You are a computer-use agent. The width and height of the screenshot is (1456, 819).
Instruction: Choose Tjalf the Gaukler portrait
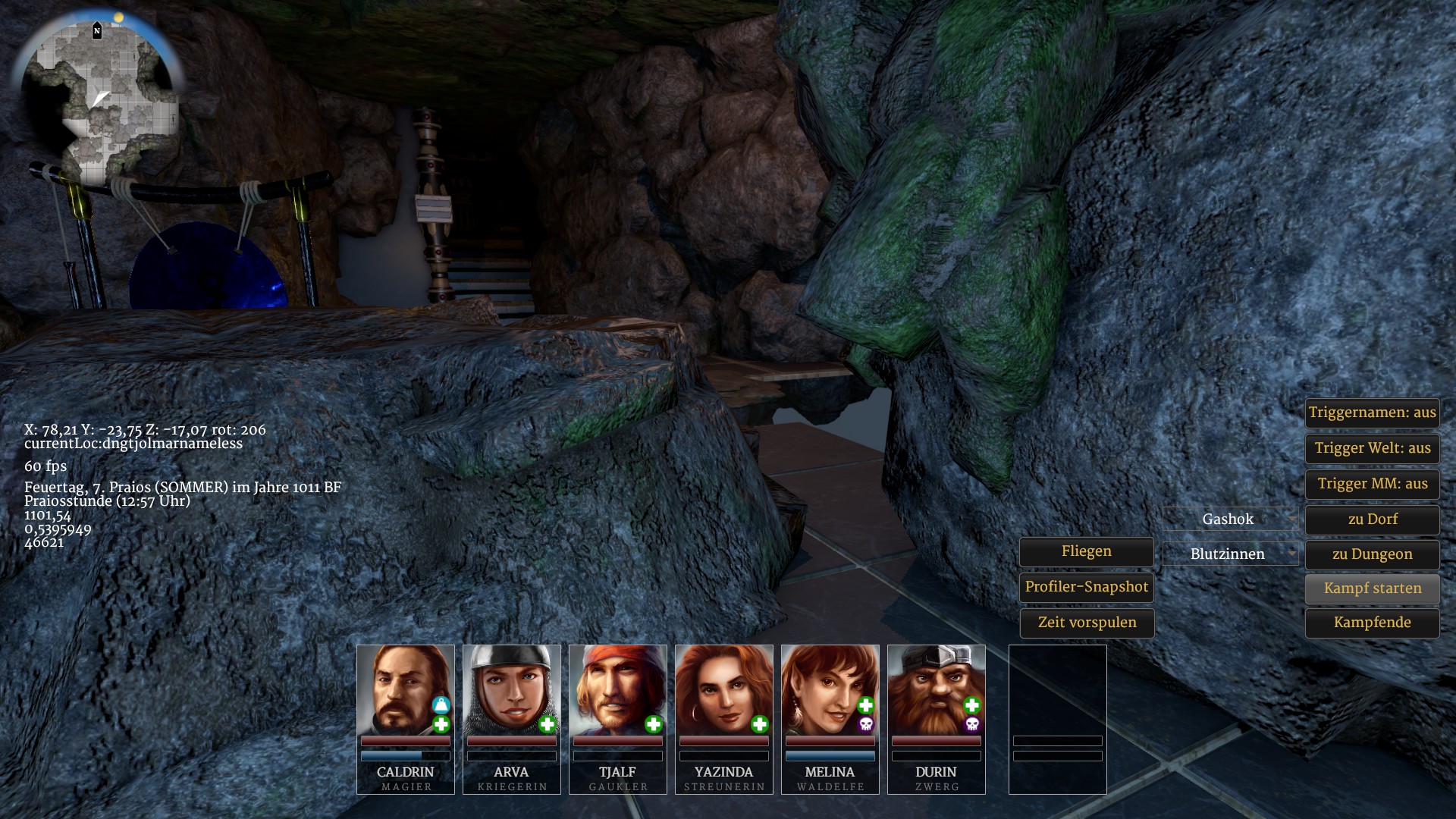coord(617,689)
